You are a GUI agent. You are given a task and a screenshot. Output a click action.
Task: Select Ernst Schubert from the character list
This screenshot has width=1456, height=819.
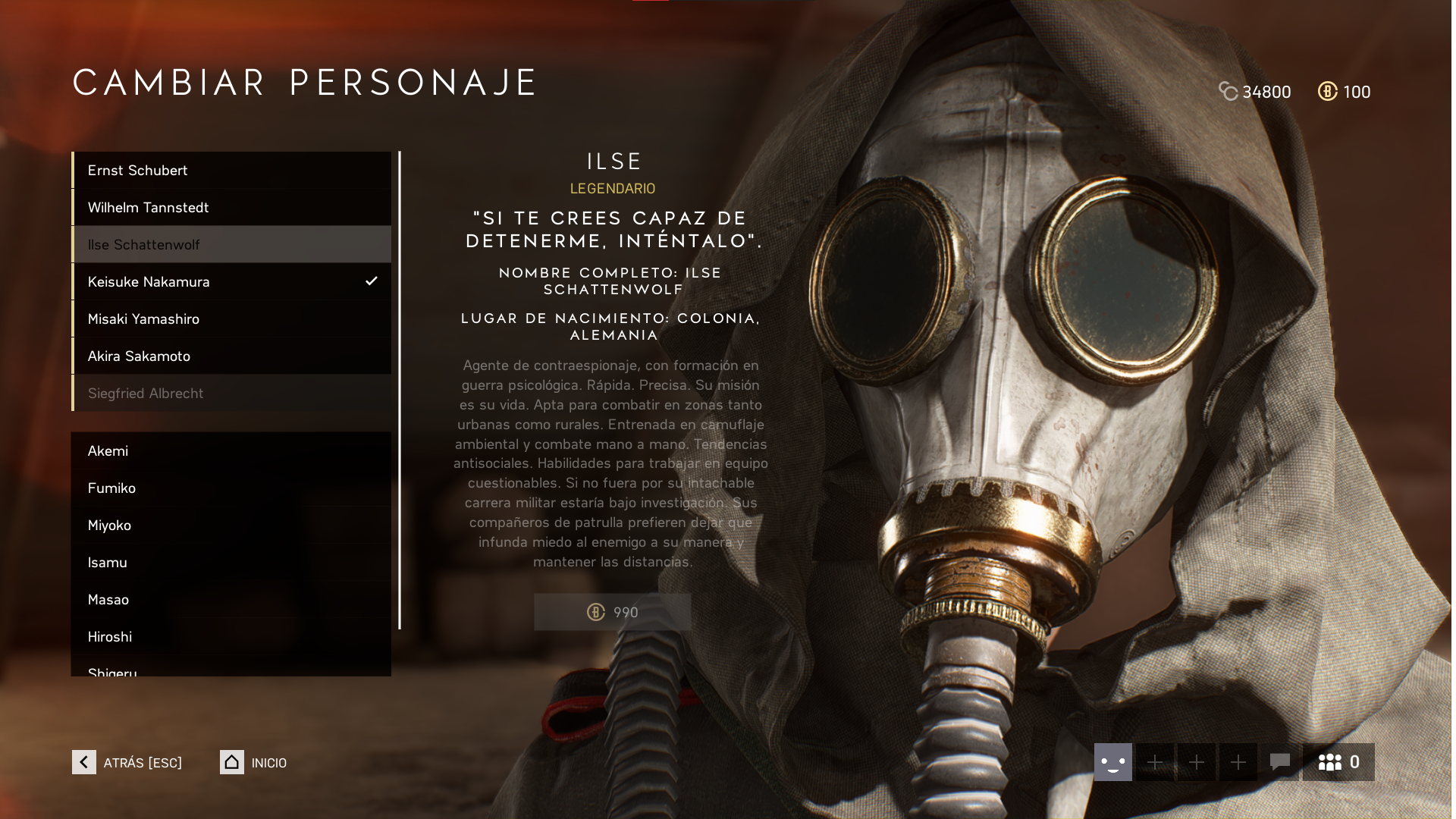[231, 171]
